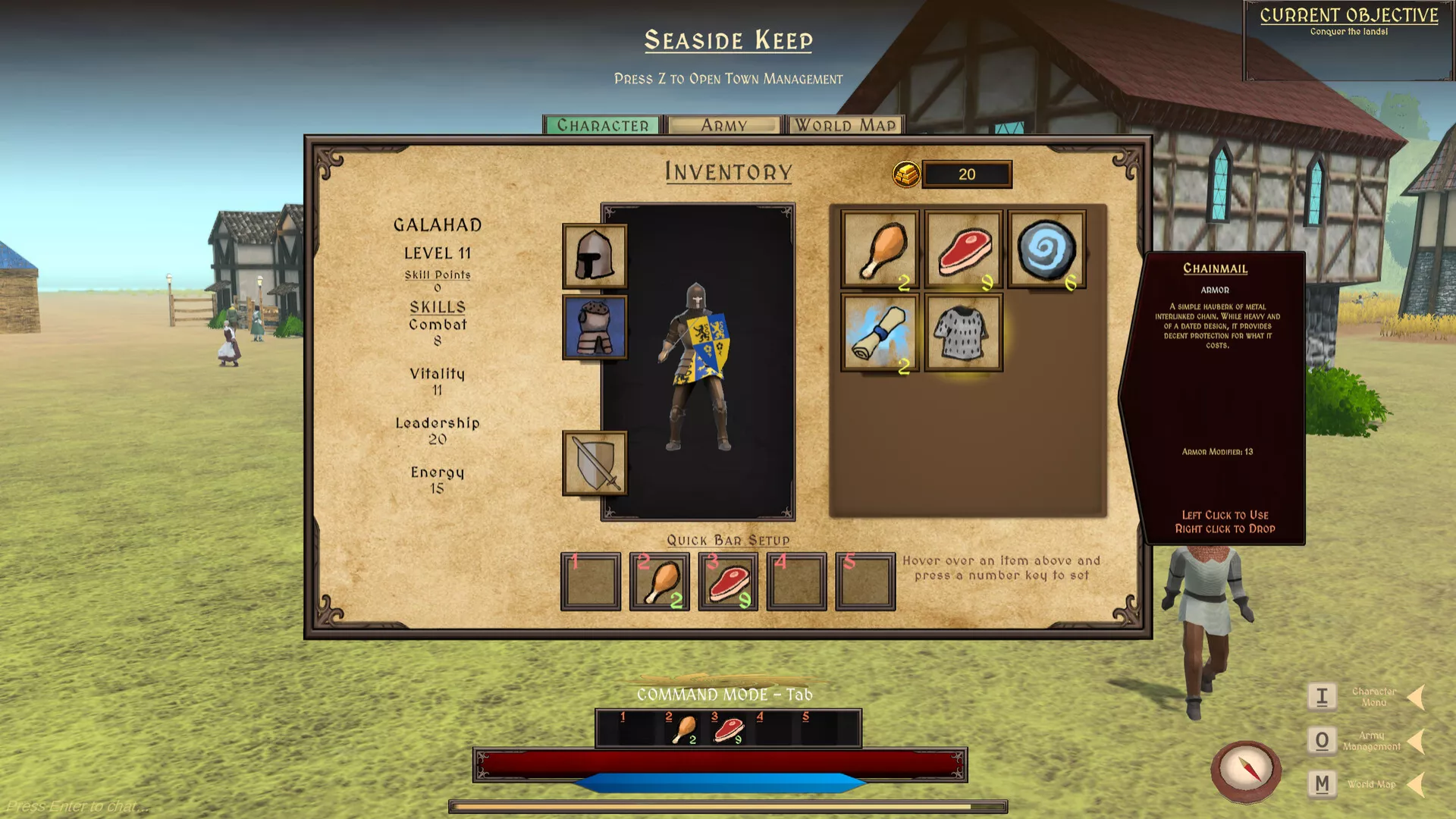
Task: Use the drumstick on the bottom hotbar
Action: pos(684,729)
